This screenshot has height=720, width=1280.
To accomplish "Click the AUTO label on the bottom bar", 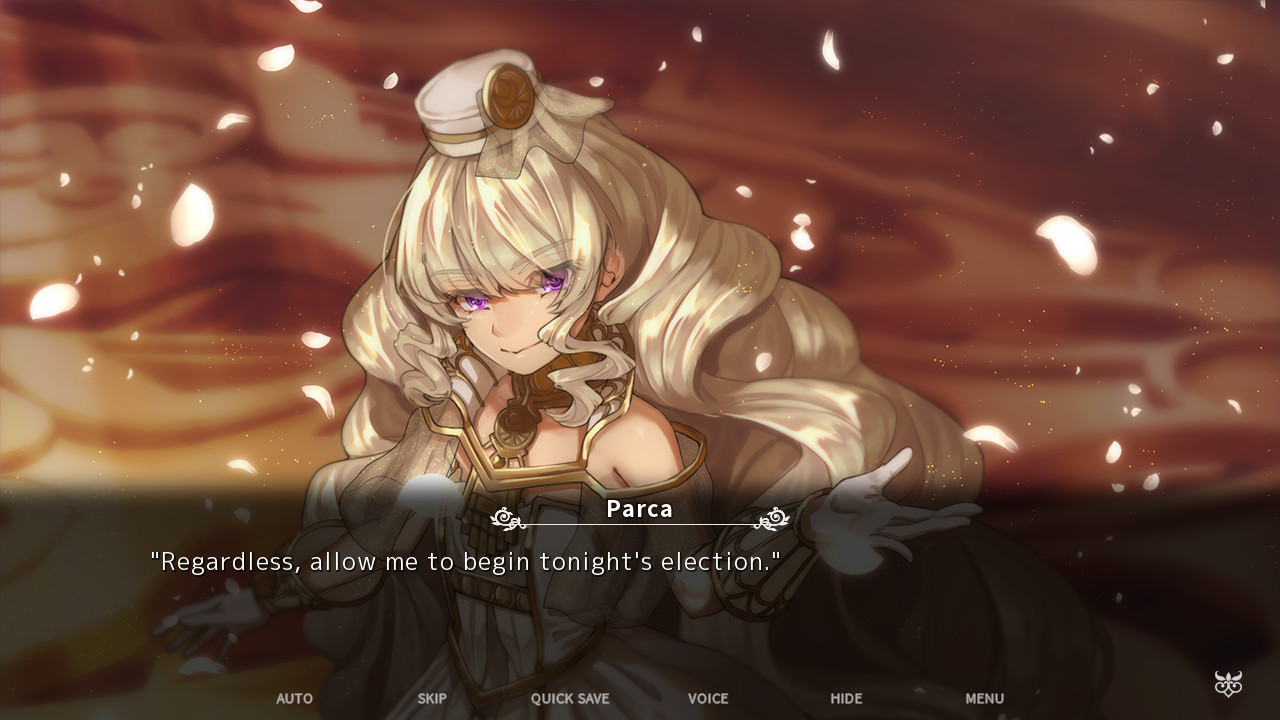I will click(294, 699).
